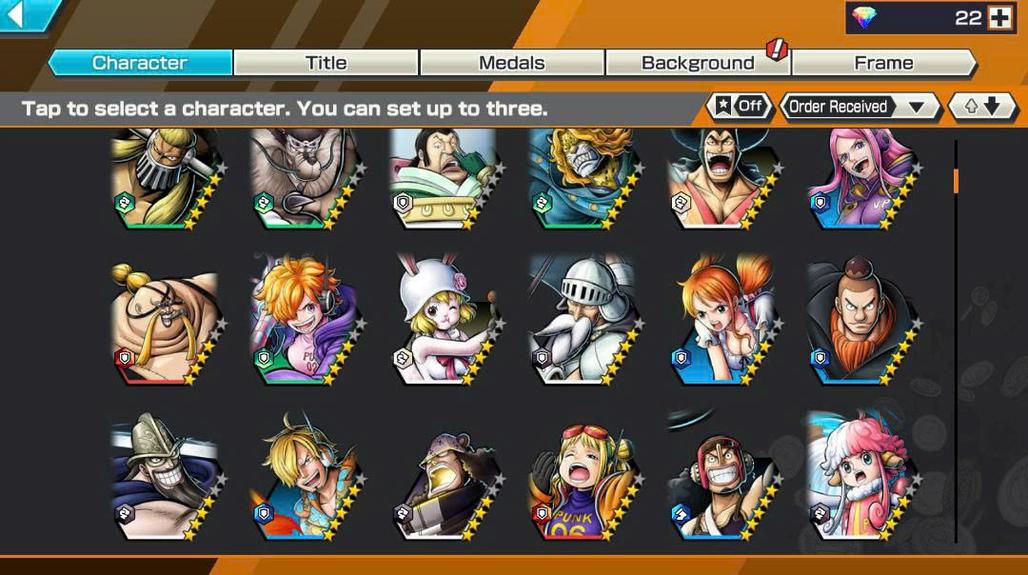1028x575 pixels.
Task: Show the Background tab
Action: point(698,63)
